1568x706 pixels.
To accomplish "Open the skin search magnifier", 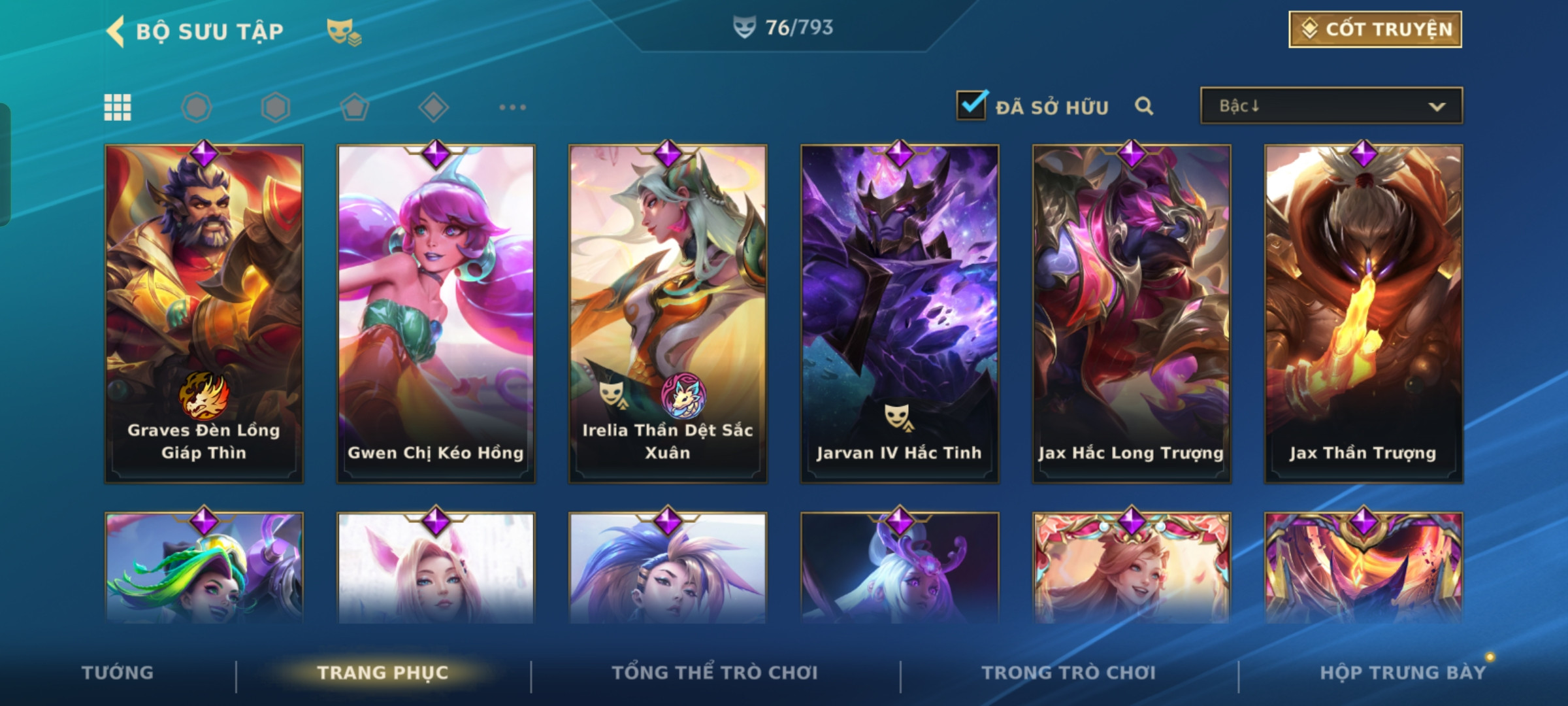I will tap(1144, 106).
